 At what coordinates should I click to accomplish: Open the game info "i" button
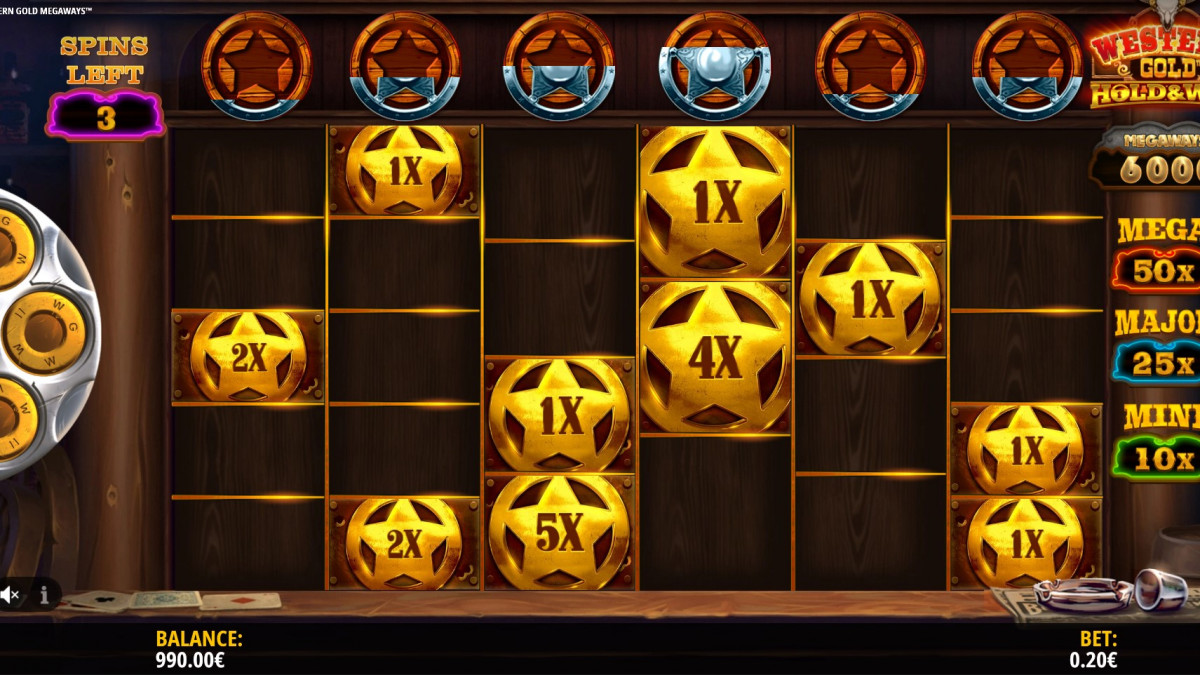click(44, 596)
